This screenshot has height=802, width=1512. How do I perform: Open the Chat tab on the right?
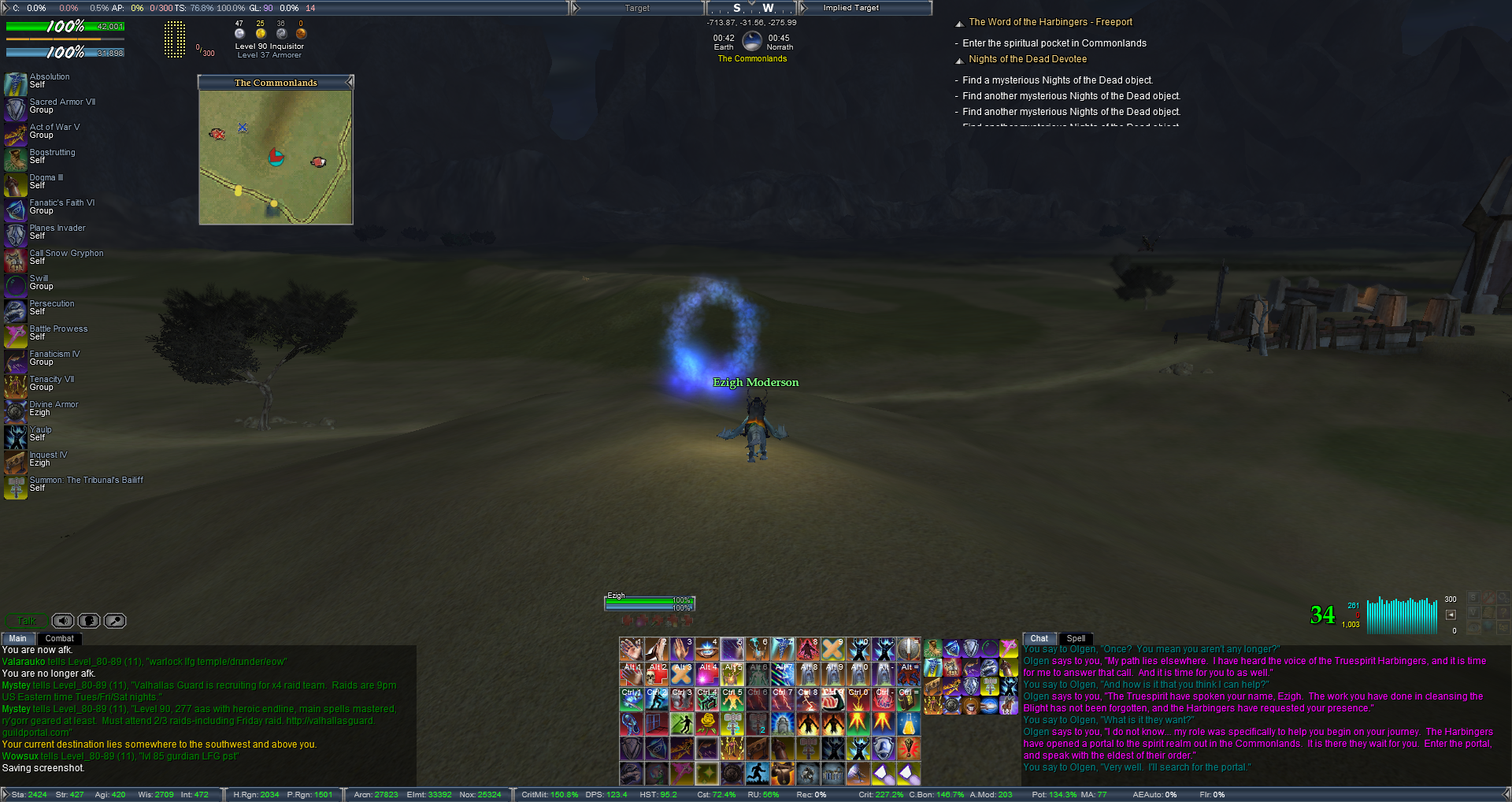(x=1039, y=639)
